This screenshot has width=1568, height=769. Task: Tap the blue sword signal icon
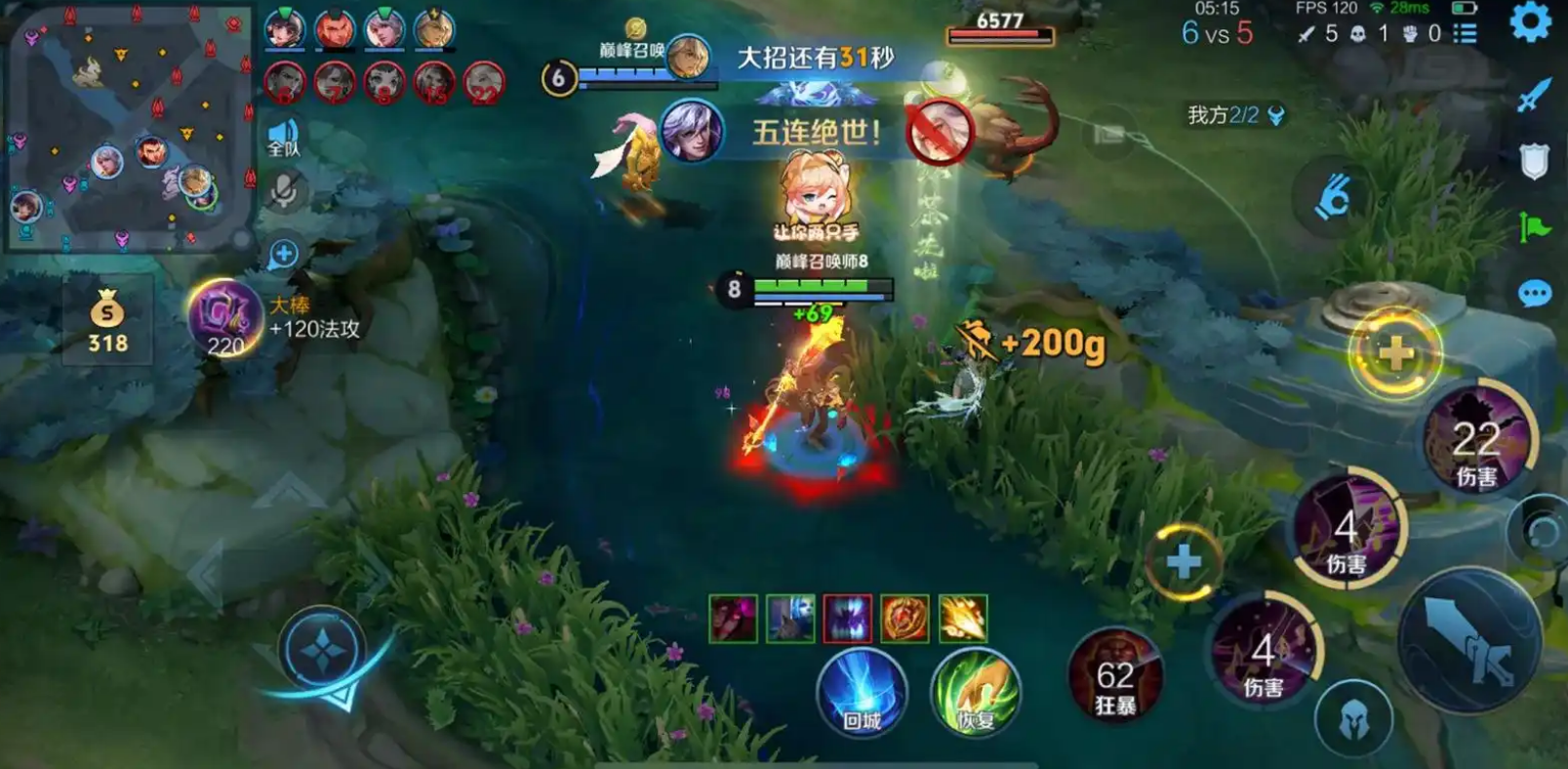pos(1534,96)
